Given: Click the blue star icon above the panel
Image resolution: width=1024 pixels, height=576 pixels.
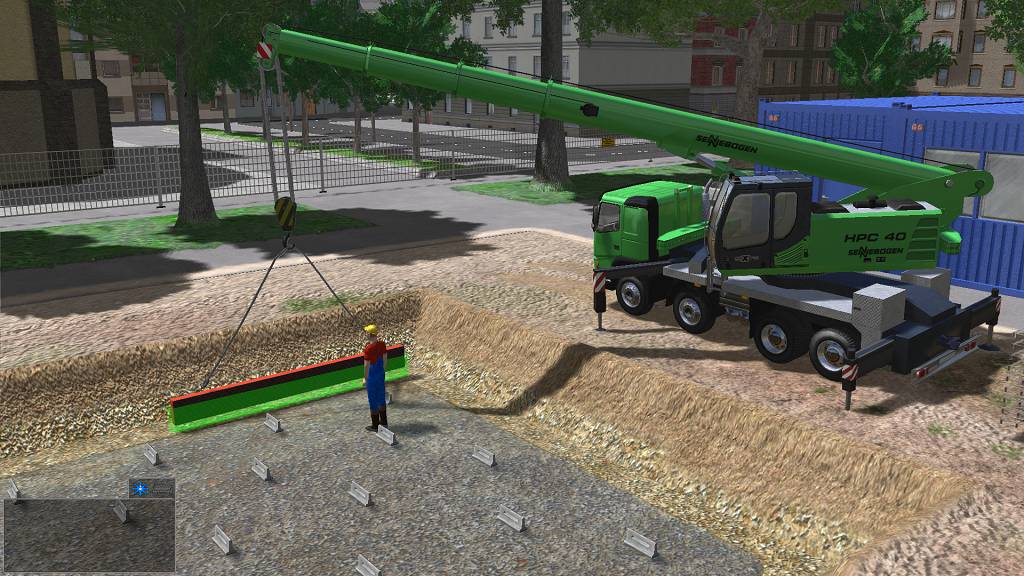Looking at the screenshot, I should coord(139,488).
